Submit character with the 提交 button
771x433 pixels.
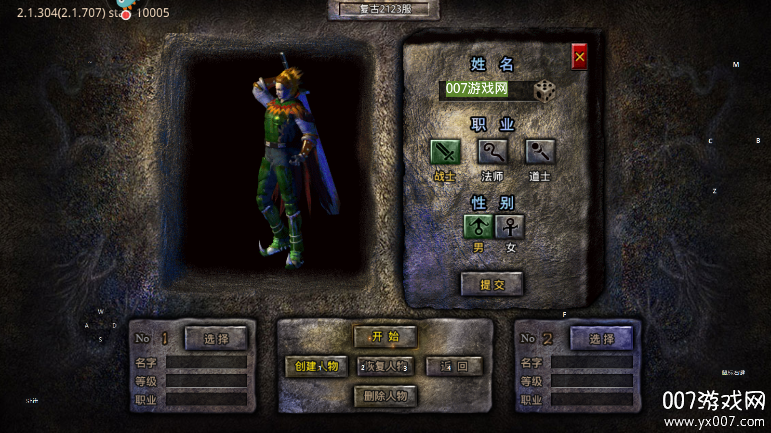point(492,285)
